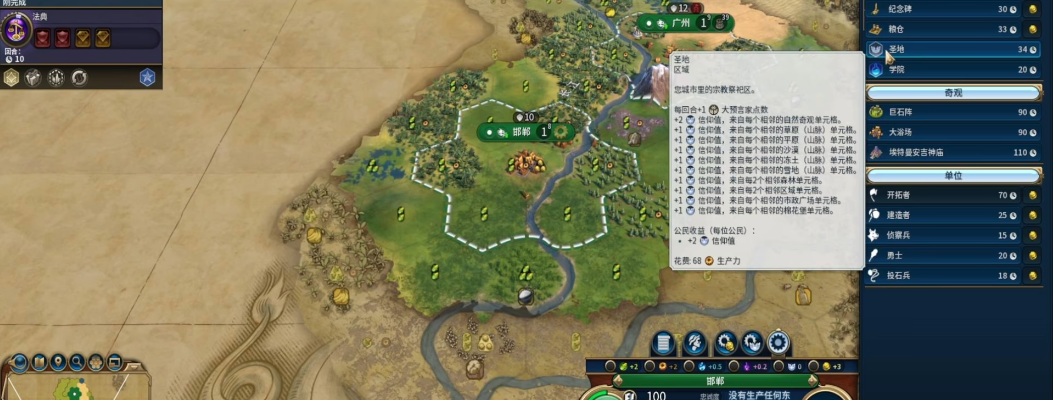Collapse the 单位 (Units) section header
The width and height of the screenshot is (1053, 400).
point(953,175)
